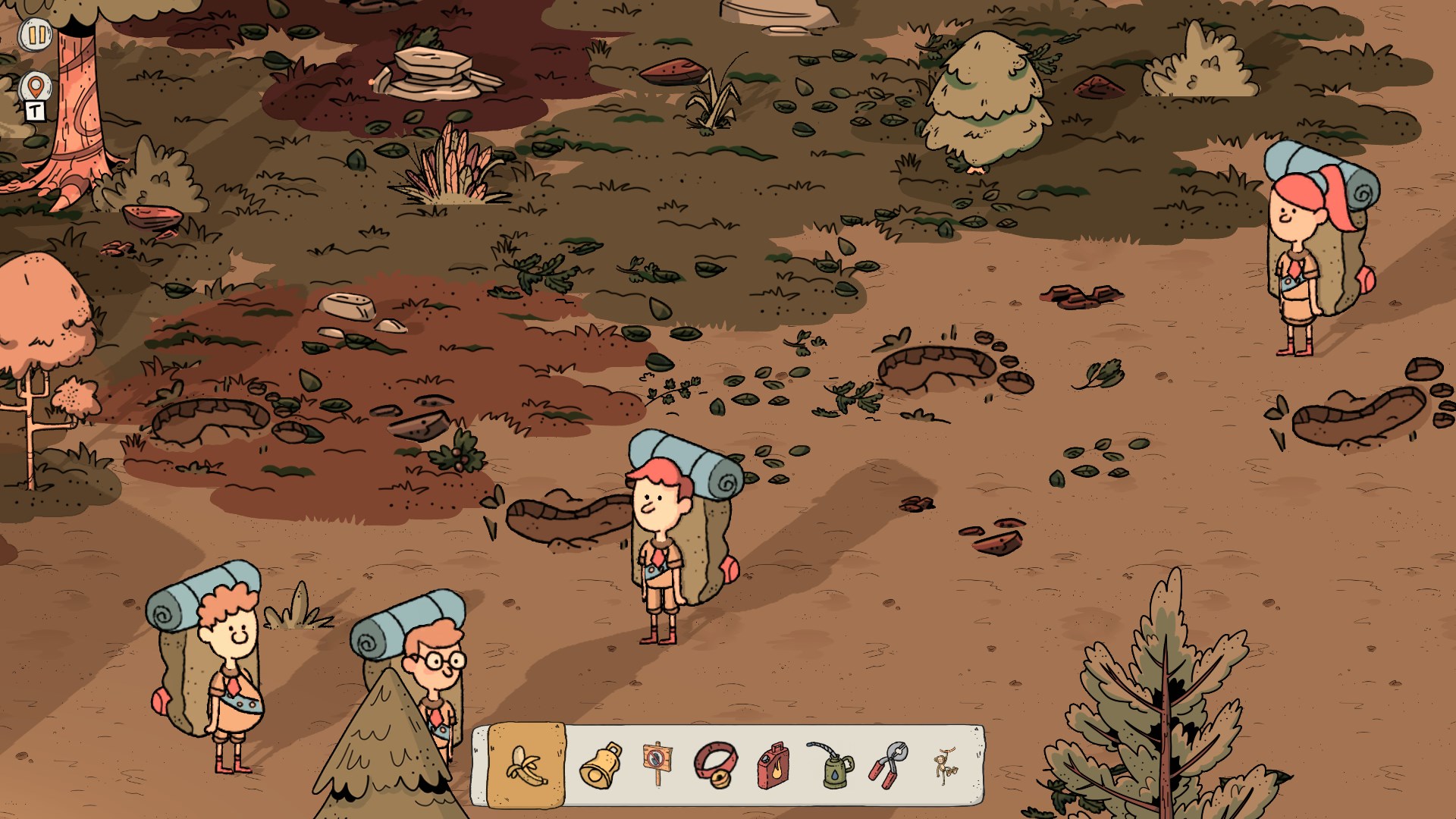The height and width of the screenshot is (819, 1456).
Task: Select the green oil can item
Action: pos(831,764)
